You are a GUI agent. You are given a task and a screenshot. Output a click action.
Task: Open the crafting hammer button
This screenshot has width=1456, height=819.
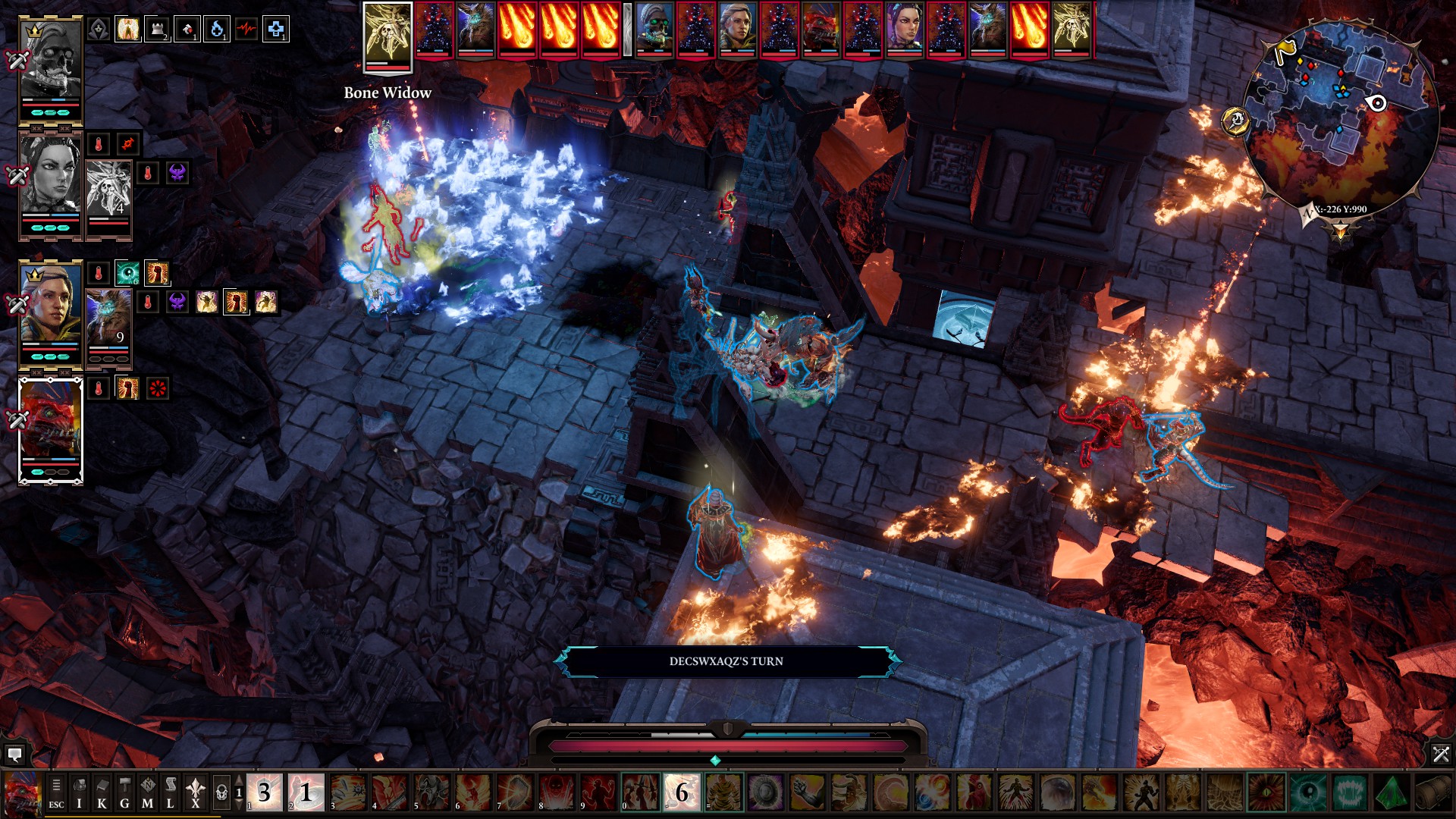pyautogui.click(x=124, y=793)
